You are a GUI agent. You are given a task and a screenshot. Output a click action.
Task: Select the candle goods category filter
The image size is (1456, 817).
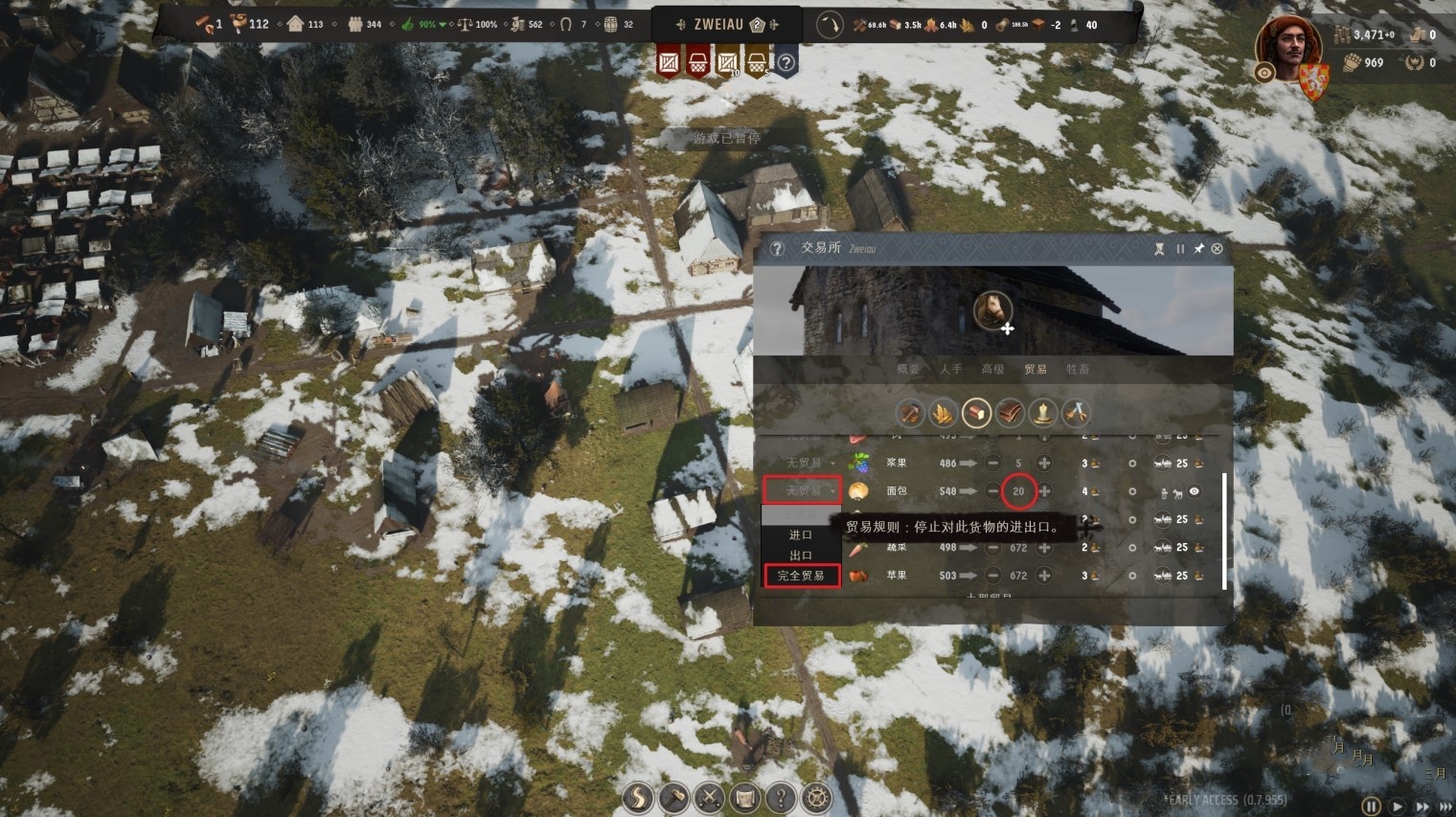1042,413
